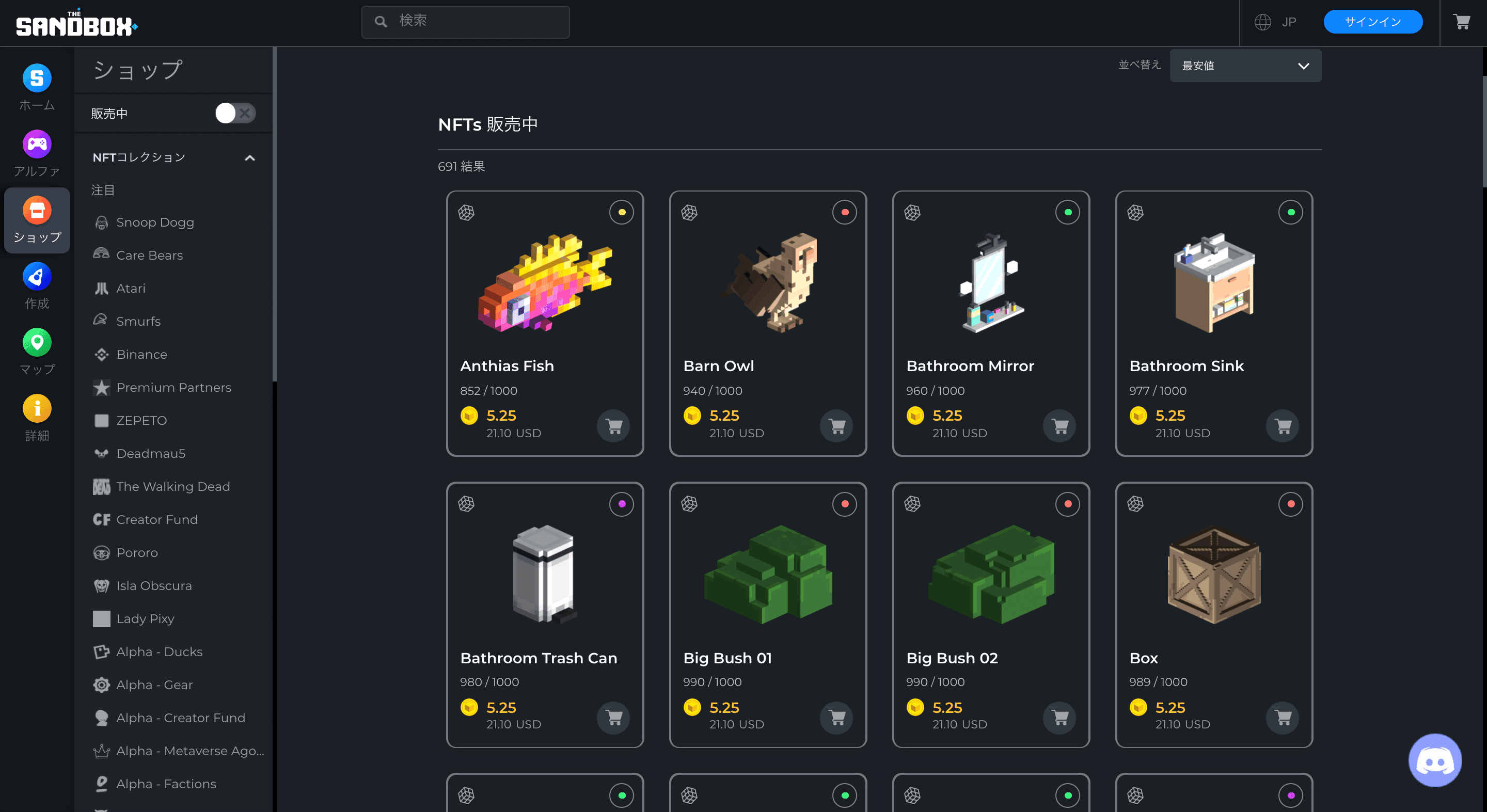Image resolution: width=1487 pixels, height=812 pixels.
Task: Collapse the NFTコレクション section
Action: tap(249, 157)
